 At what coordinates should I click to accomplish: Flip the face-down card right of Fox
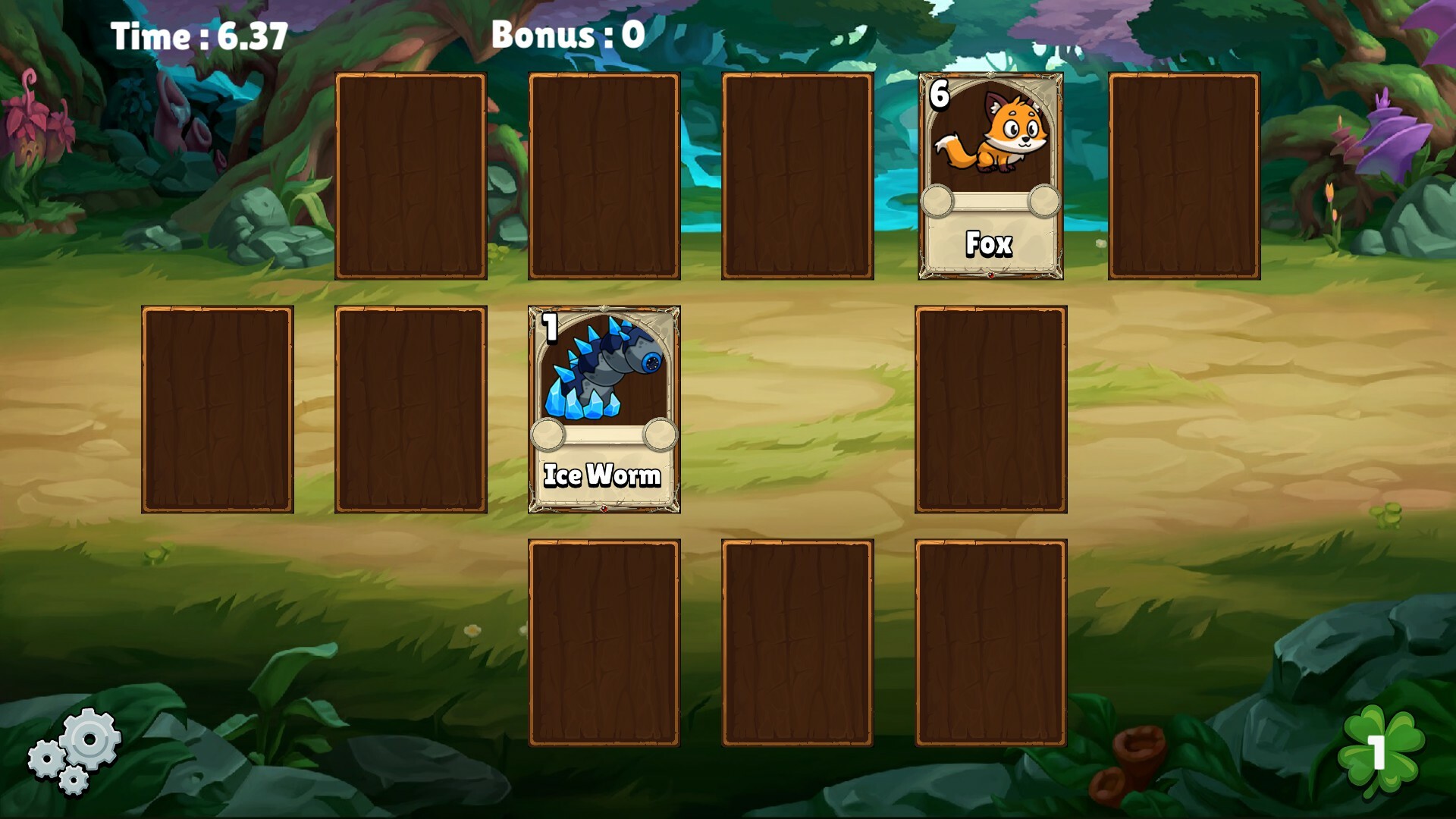[1185, 174]
